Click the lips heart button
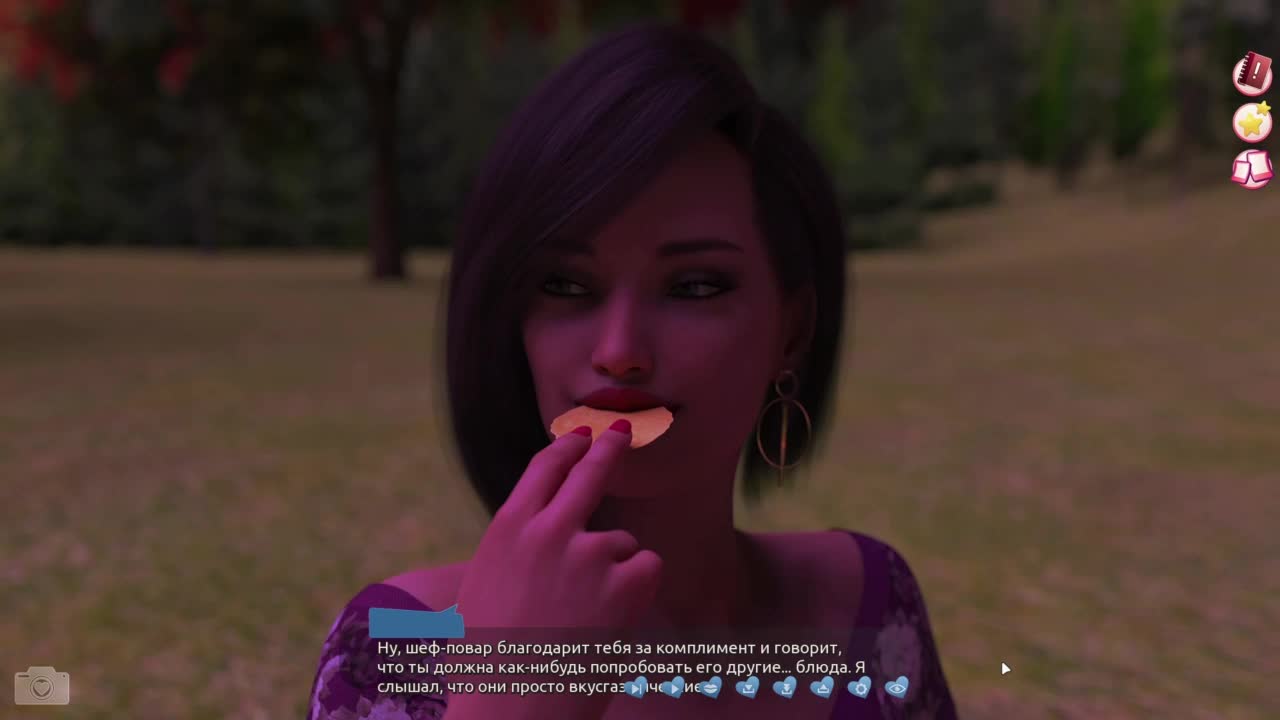 pos(710,687)
